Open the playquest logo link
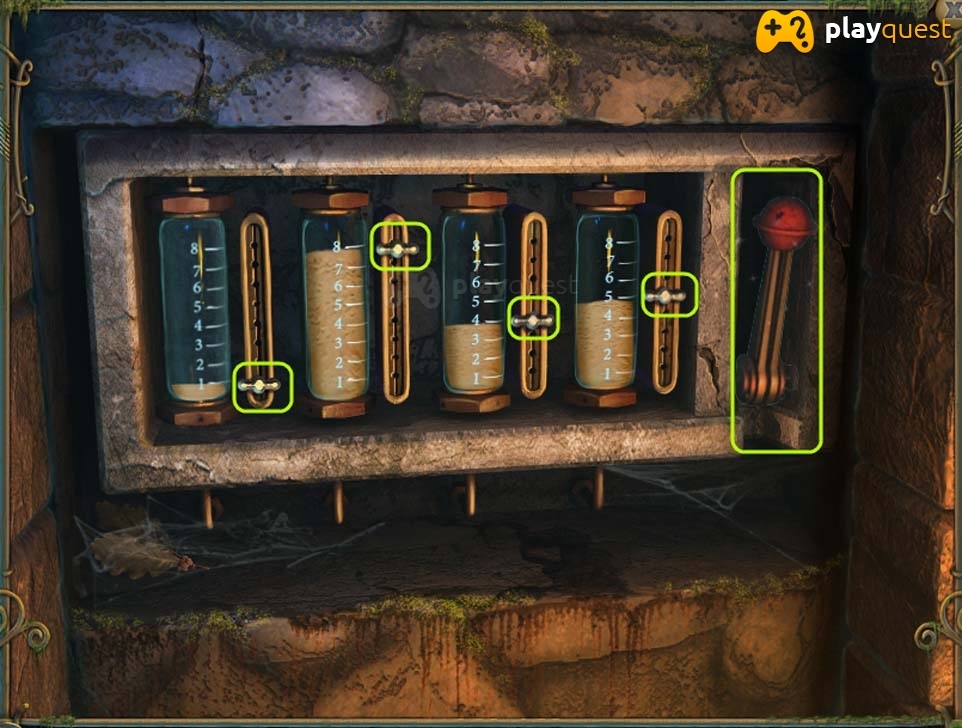 [x=853, y=30]
